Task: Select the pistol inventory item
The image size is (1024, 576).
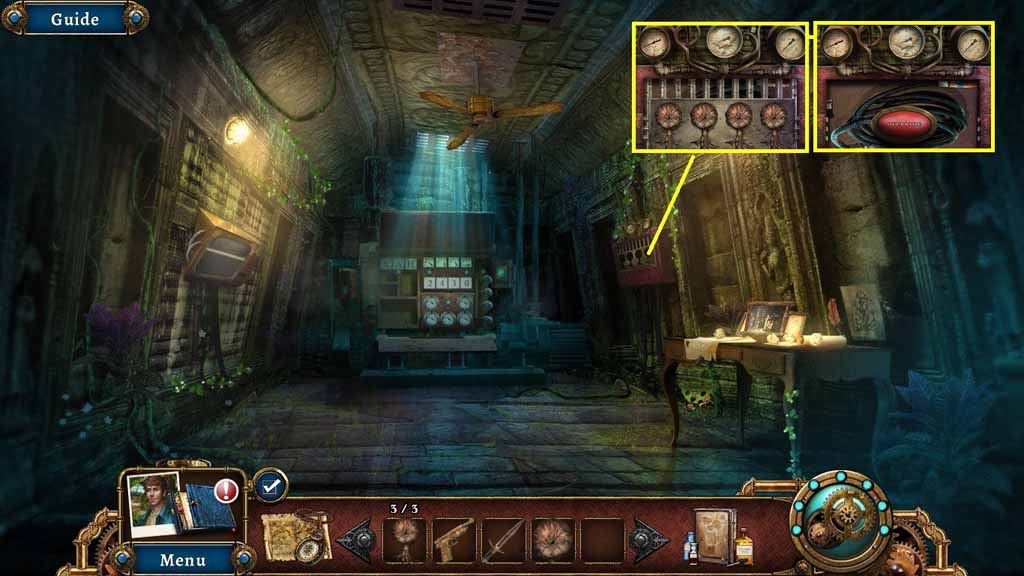Action: tap(454, 541)
